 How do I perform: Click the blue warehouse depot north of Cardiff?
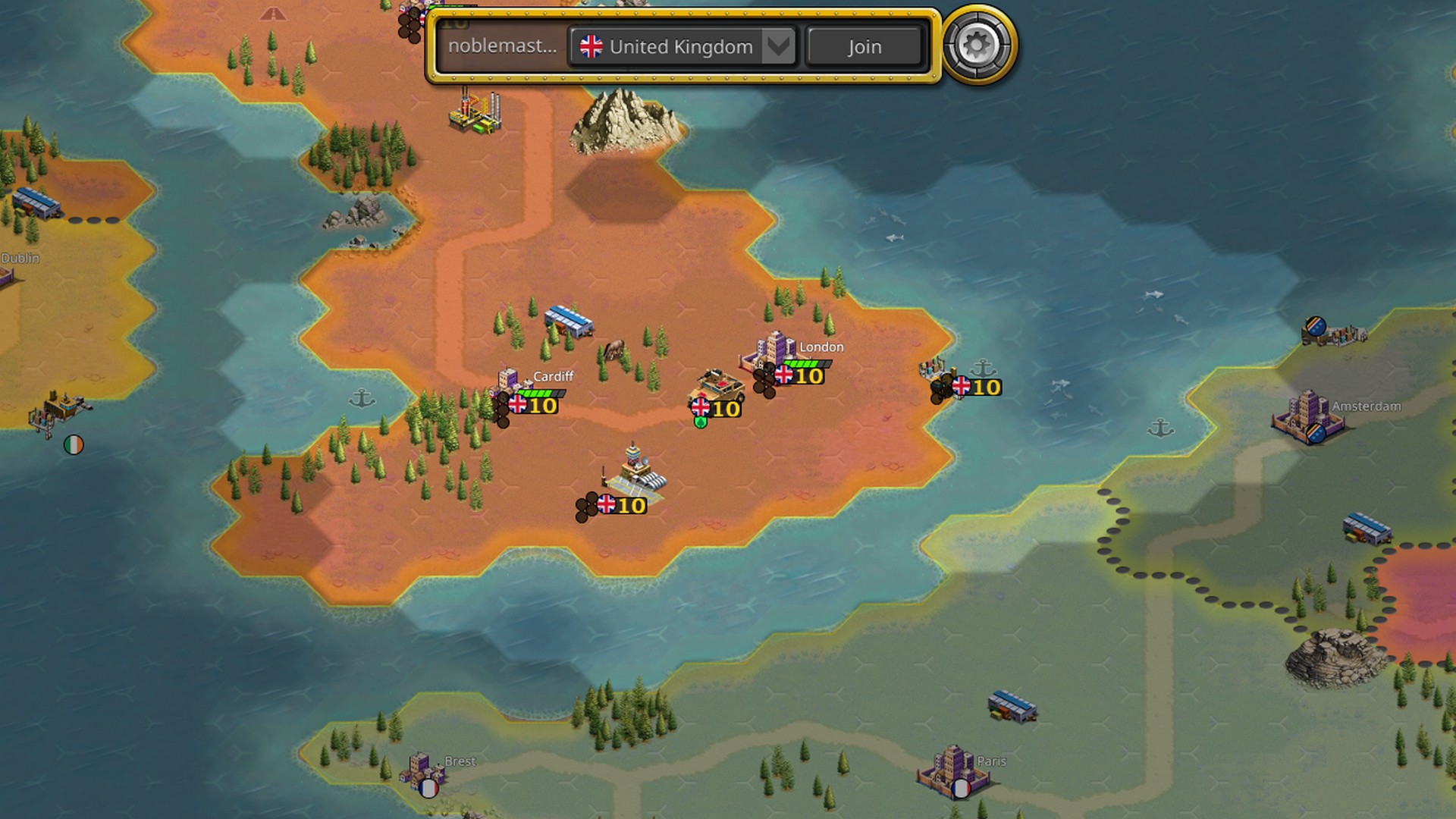(568, 322)
